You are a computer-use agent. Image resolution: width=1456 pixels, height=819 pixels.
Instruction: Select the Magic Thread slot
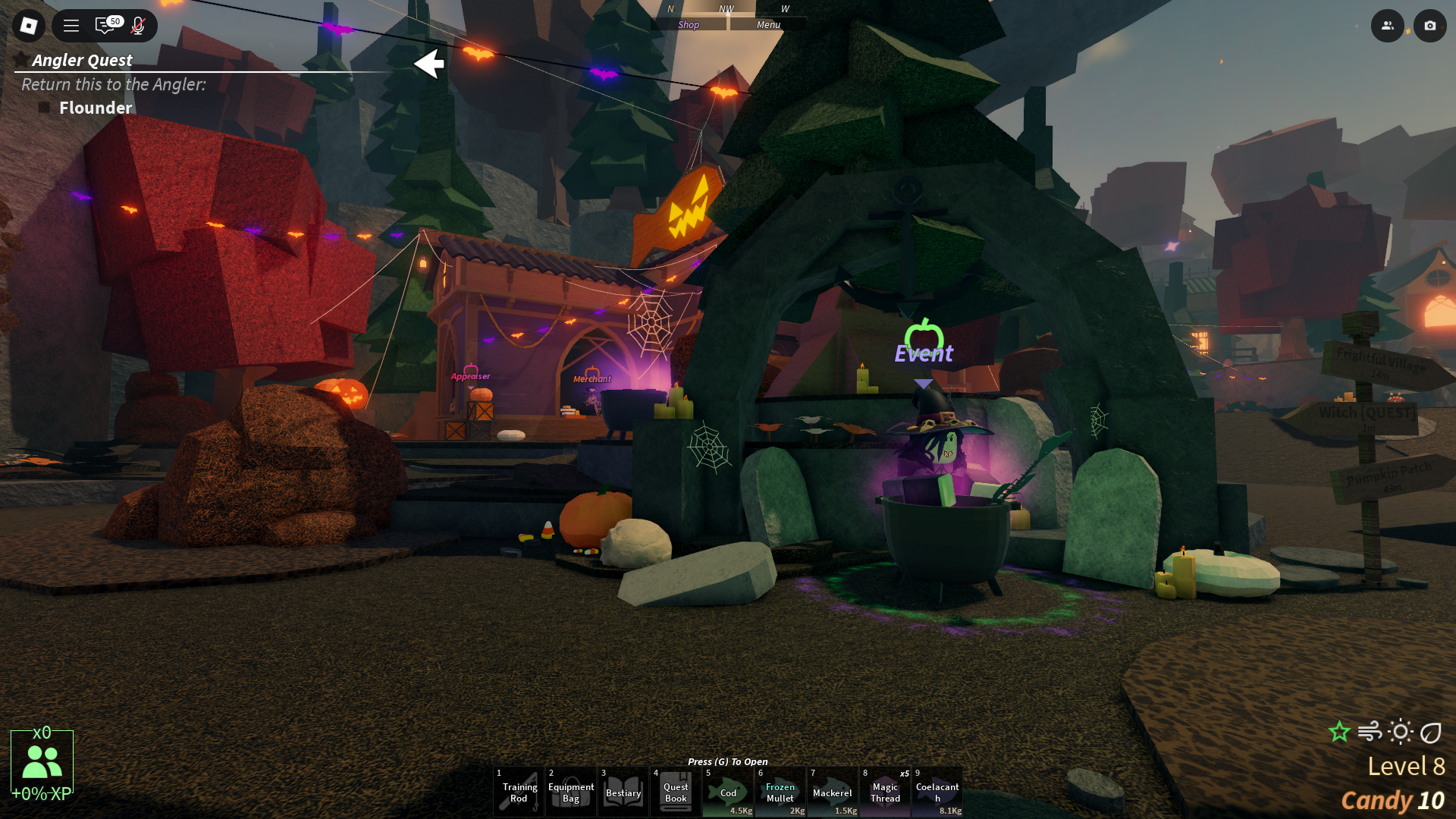(885, 792)
